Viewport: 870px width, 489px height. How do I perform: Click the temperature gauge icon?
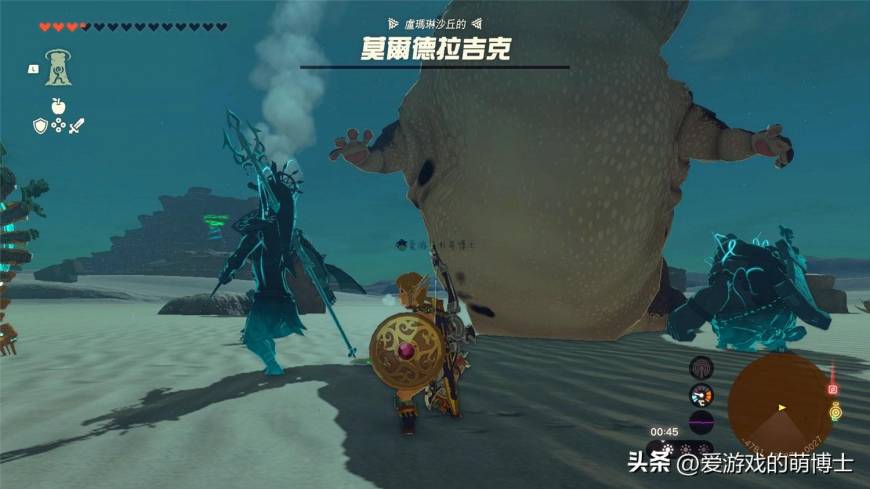pos(701,394)
